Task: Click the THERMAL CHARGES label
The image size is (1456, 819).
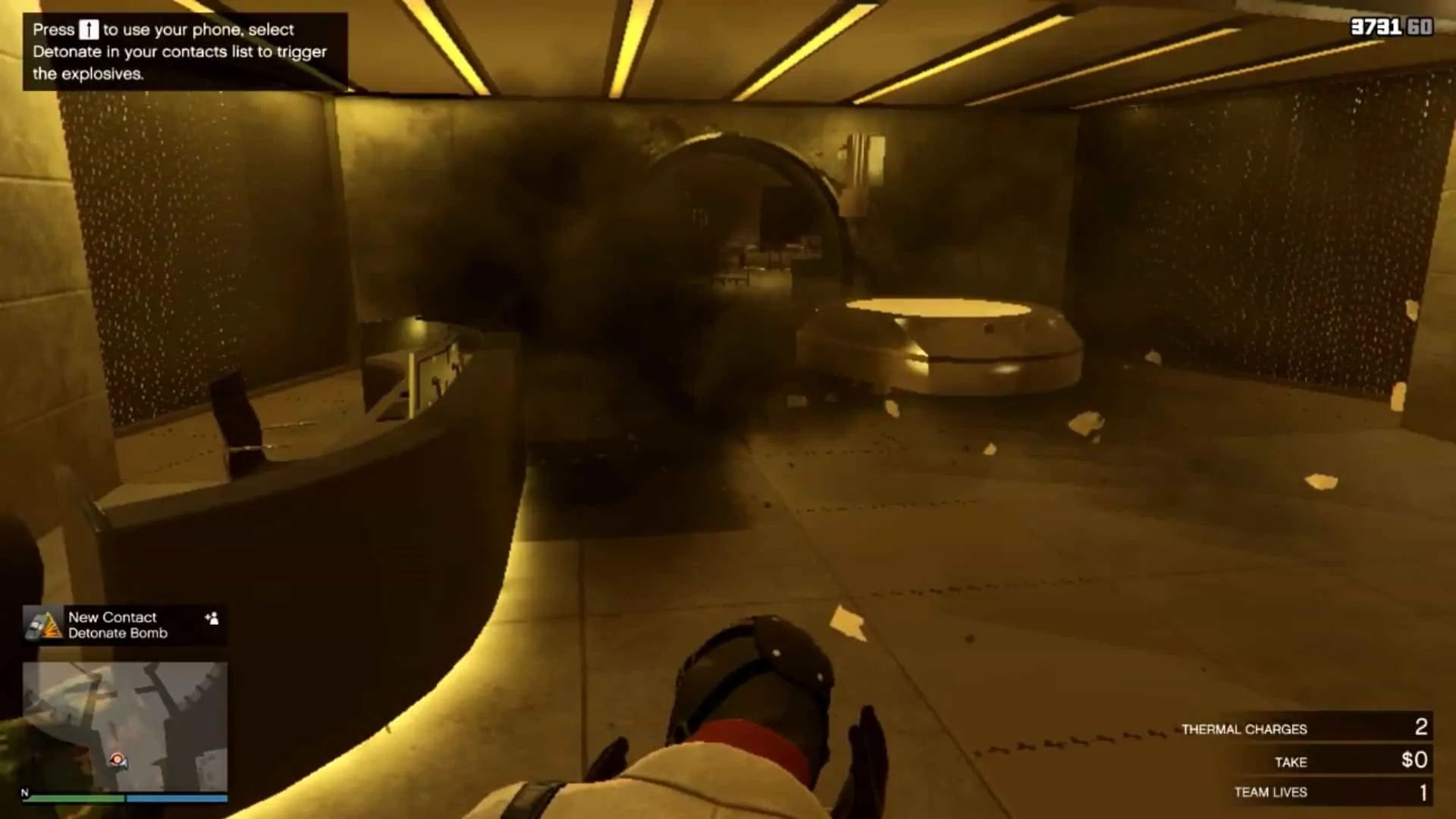Action: tap(1244, 729)
